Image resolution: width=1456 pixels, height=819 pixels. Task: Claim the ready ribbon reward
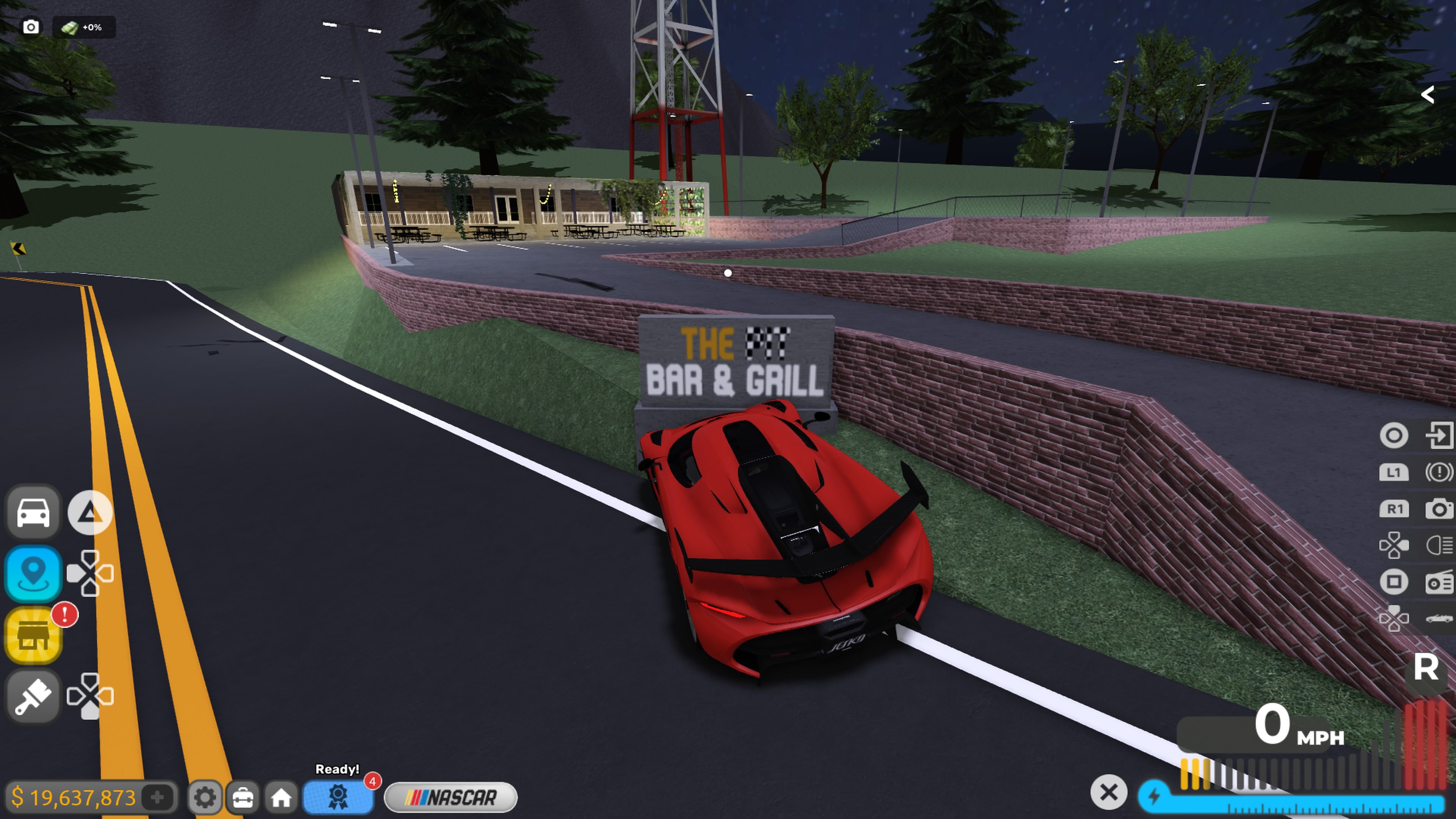click(338, 796)
